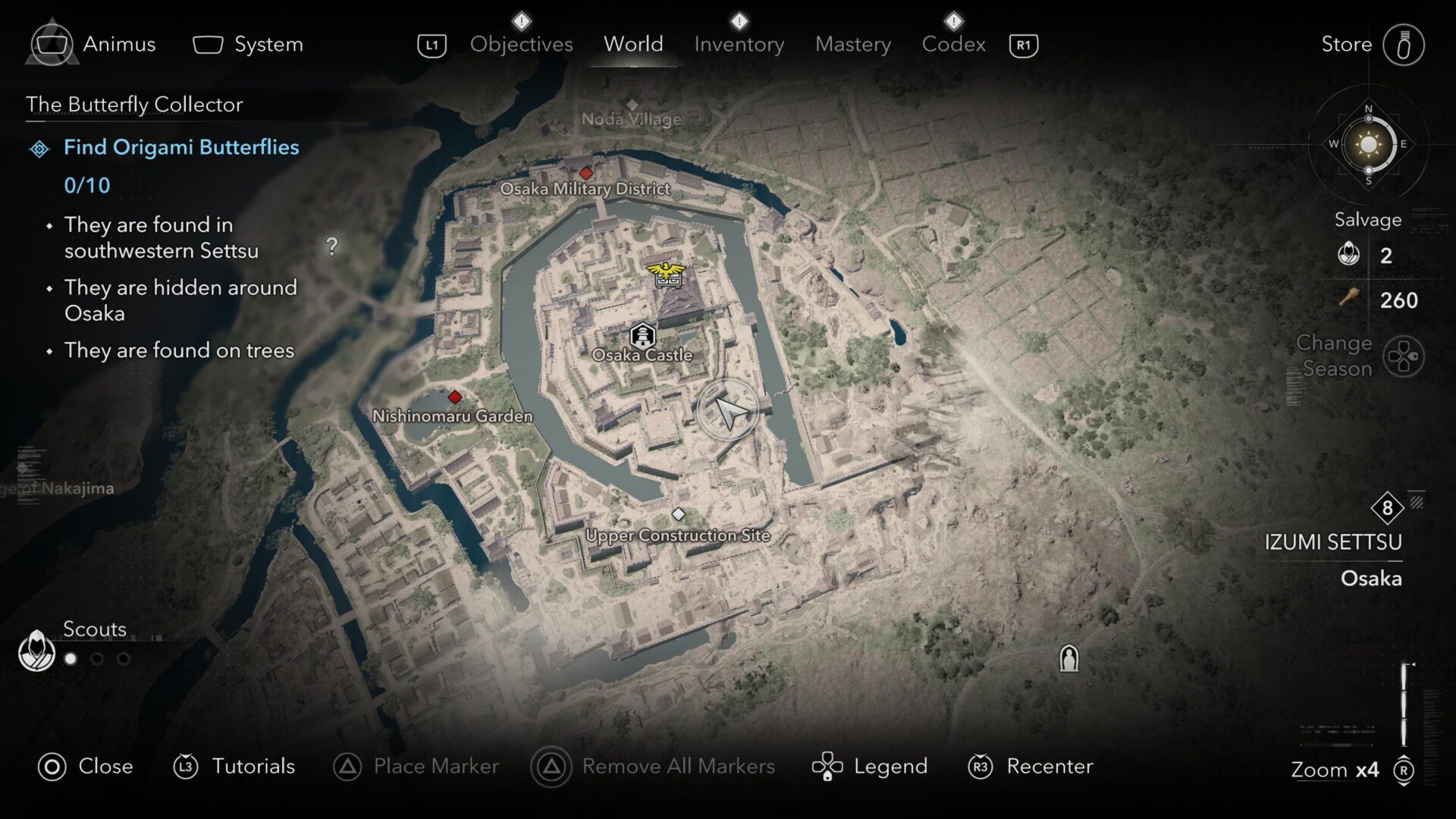Viewport: 1456px width, 819px height.
Task: Click the Legend icon at the bottom
Action: tap(829, 766)
